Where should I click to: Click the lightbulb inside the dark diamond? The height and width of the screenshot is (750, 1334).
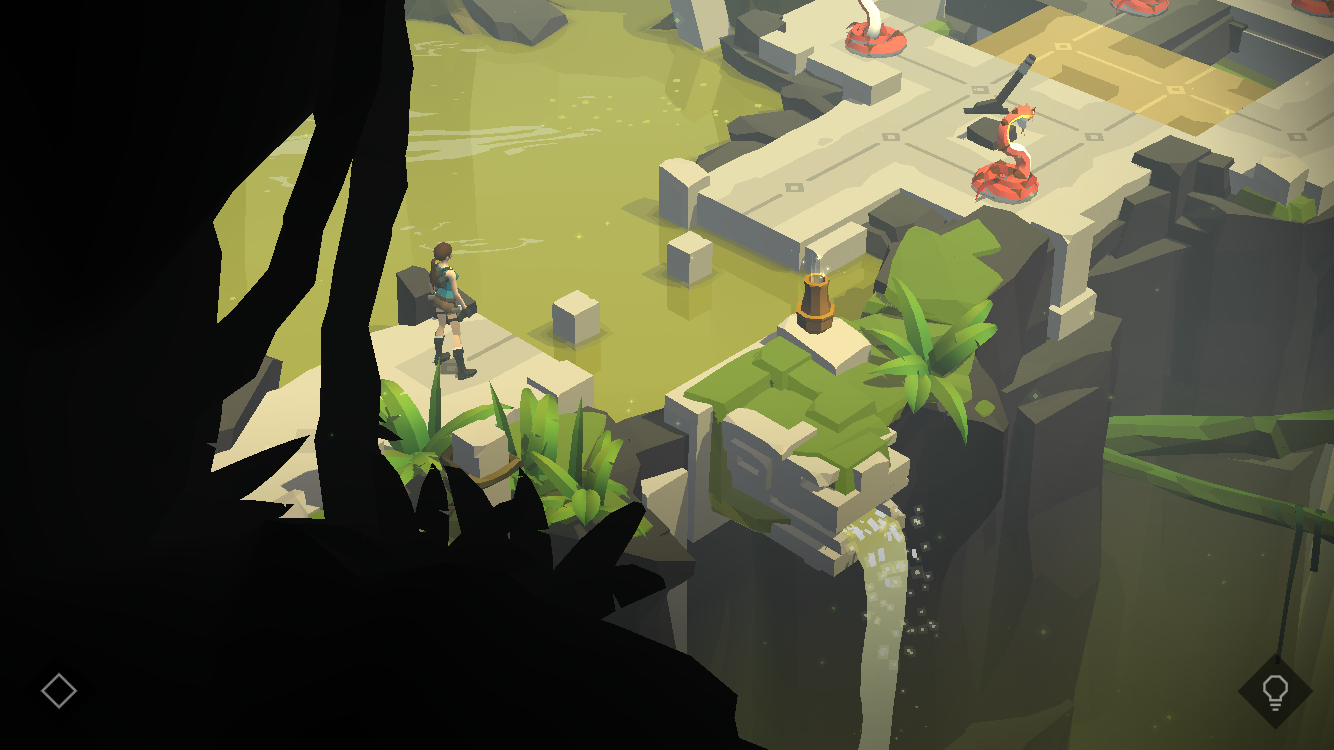(1274, 690)
